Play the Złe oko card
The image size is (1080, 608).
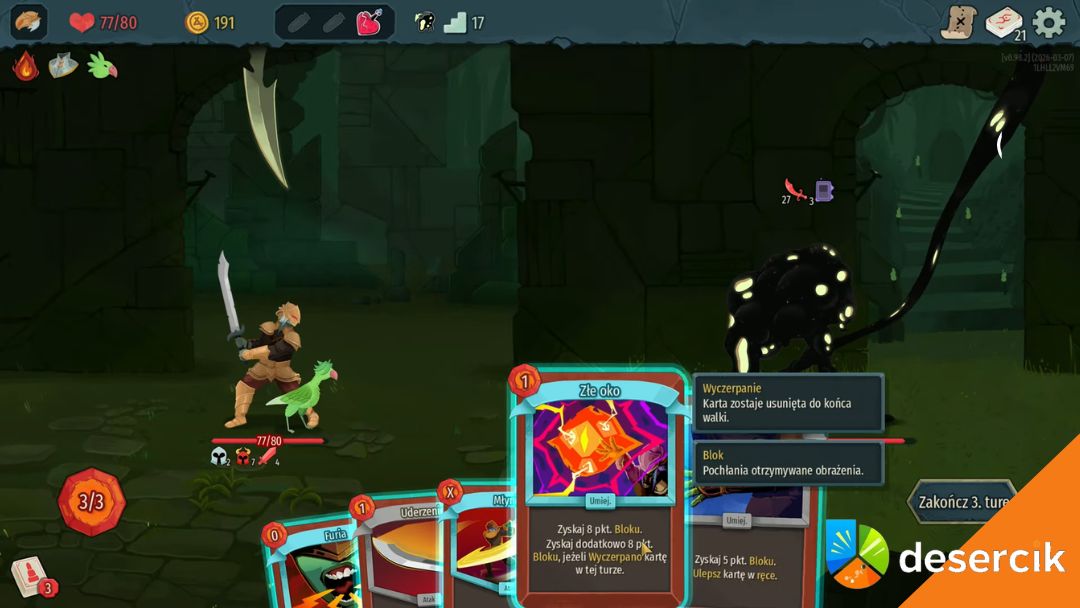coord(598,490)
